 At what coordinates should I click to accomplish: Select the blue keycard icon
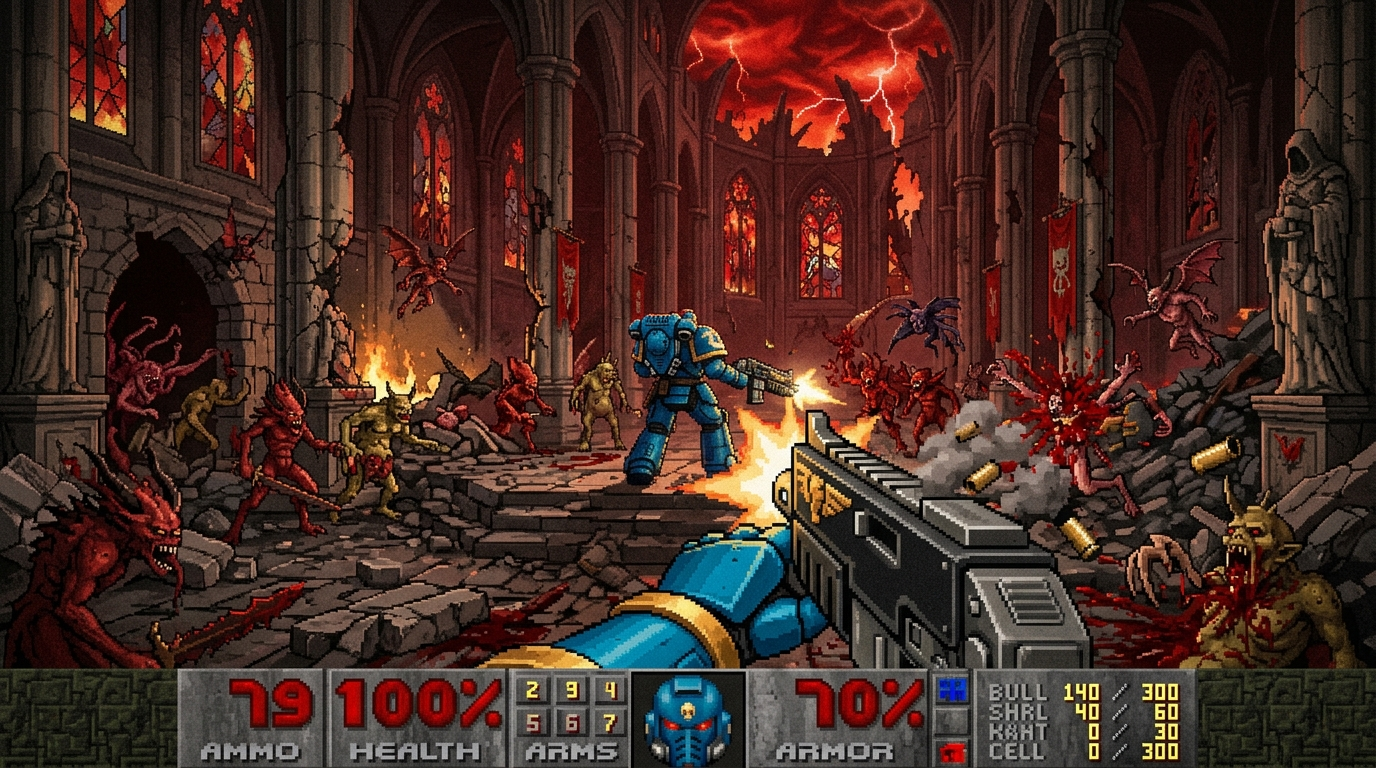[x=949, y=689]
